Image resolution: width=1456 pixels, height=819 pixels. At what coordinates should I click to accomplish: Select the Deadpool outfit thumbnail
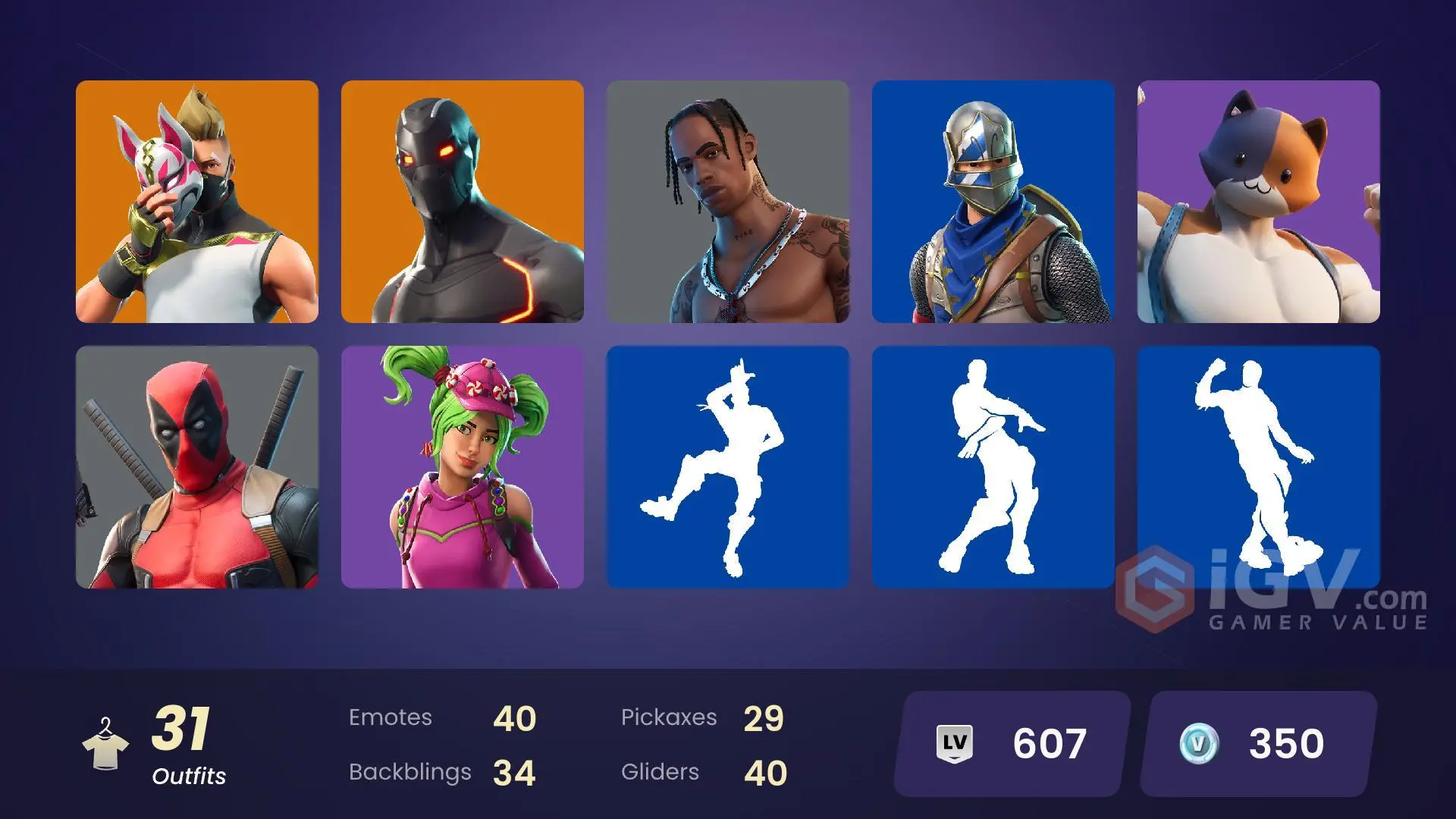197,466
